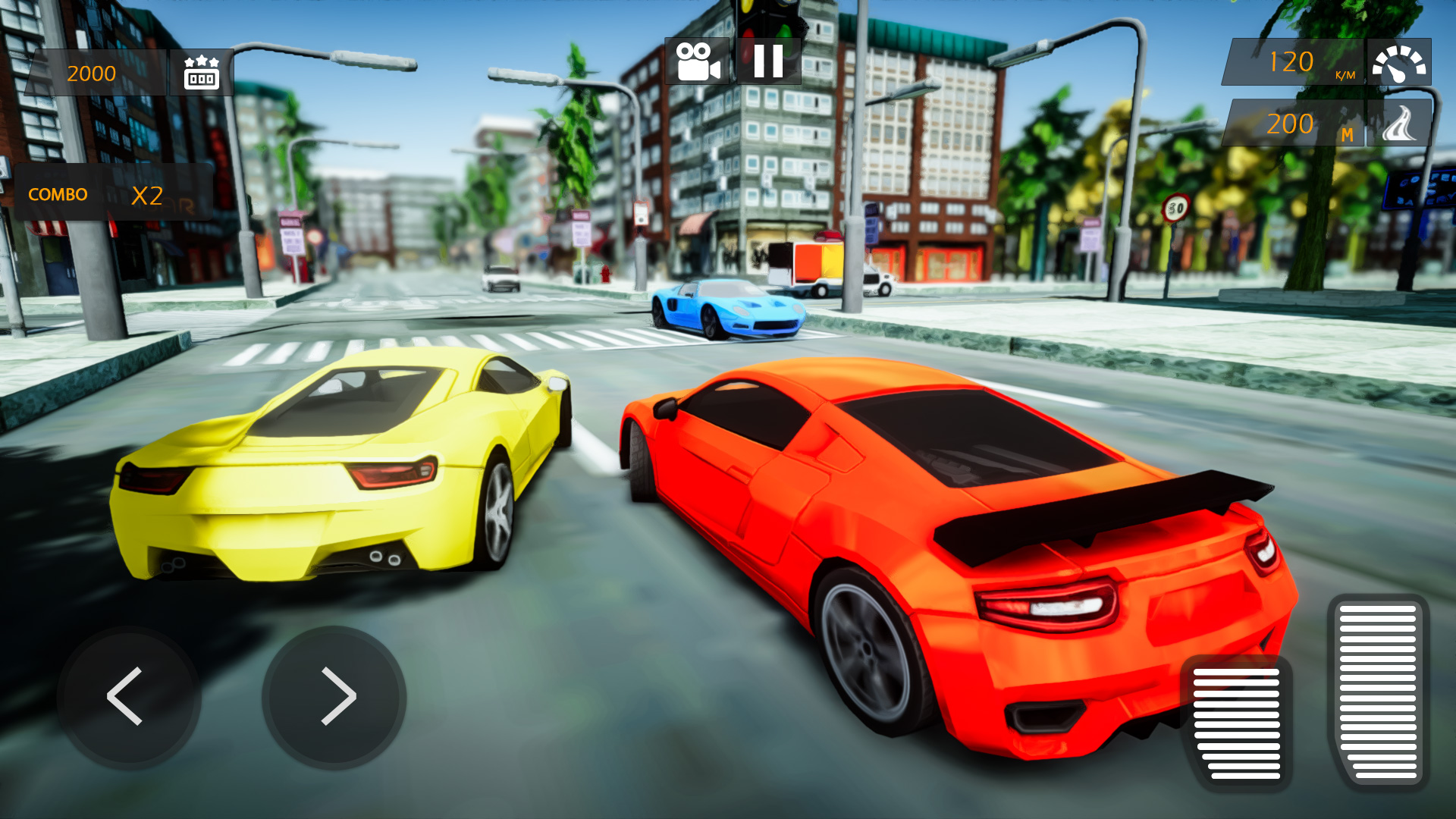Select the 120 K/M speed readout
This screenshot has height=819, width=1456.
(x=1297, y=62)
